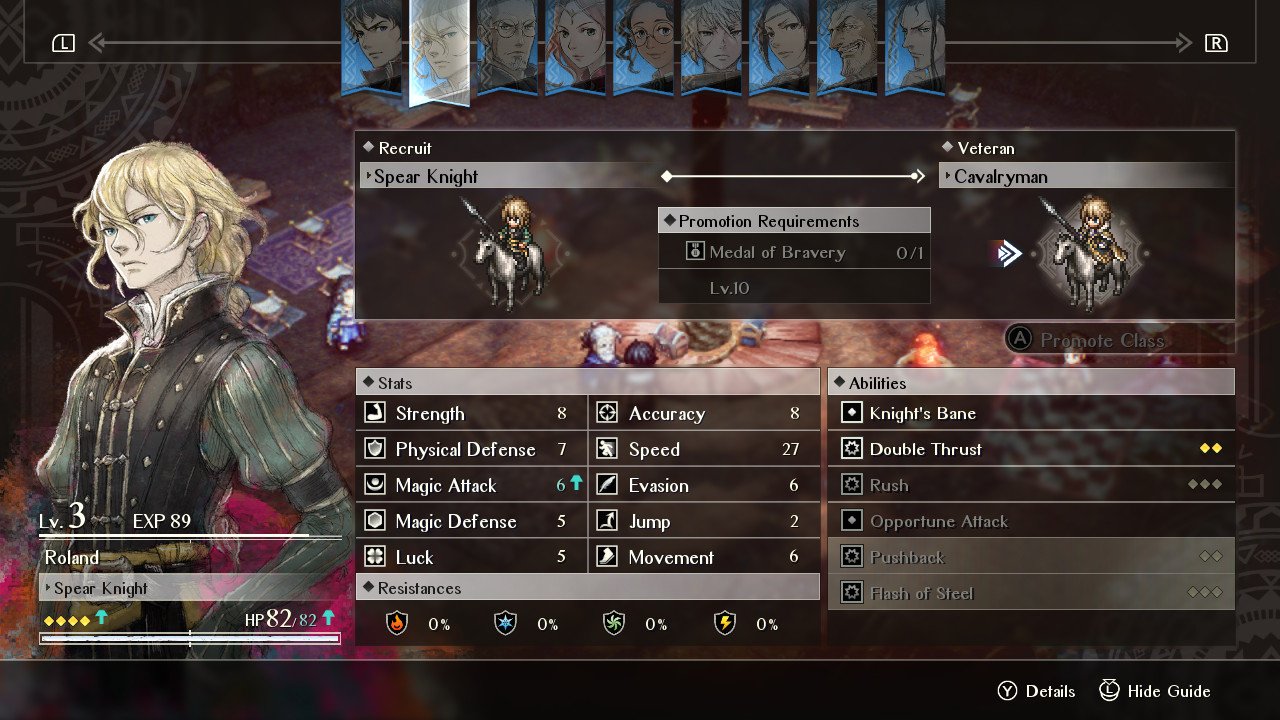Select the Spear Knight recruit class

(510, 177)
